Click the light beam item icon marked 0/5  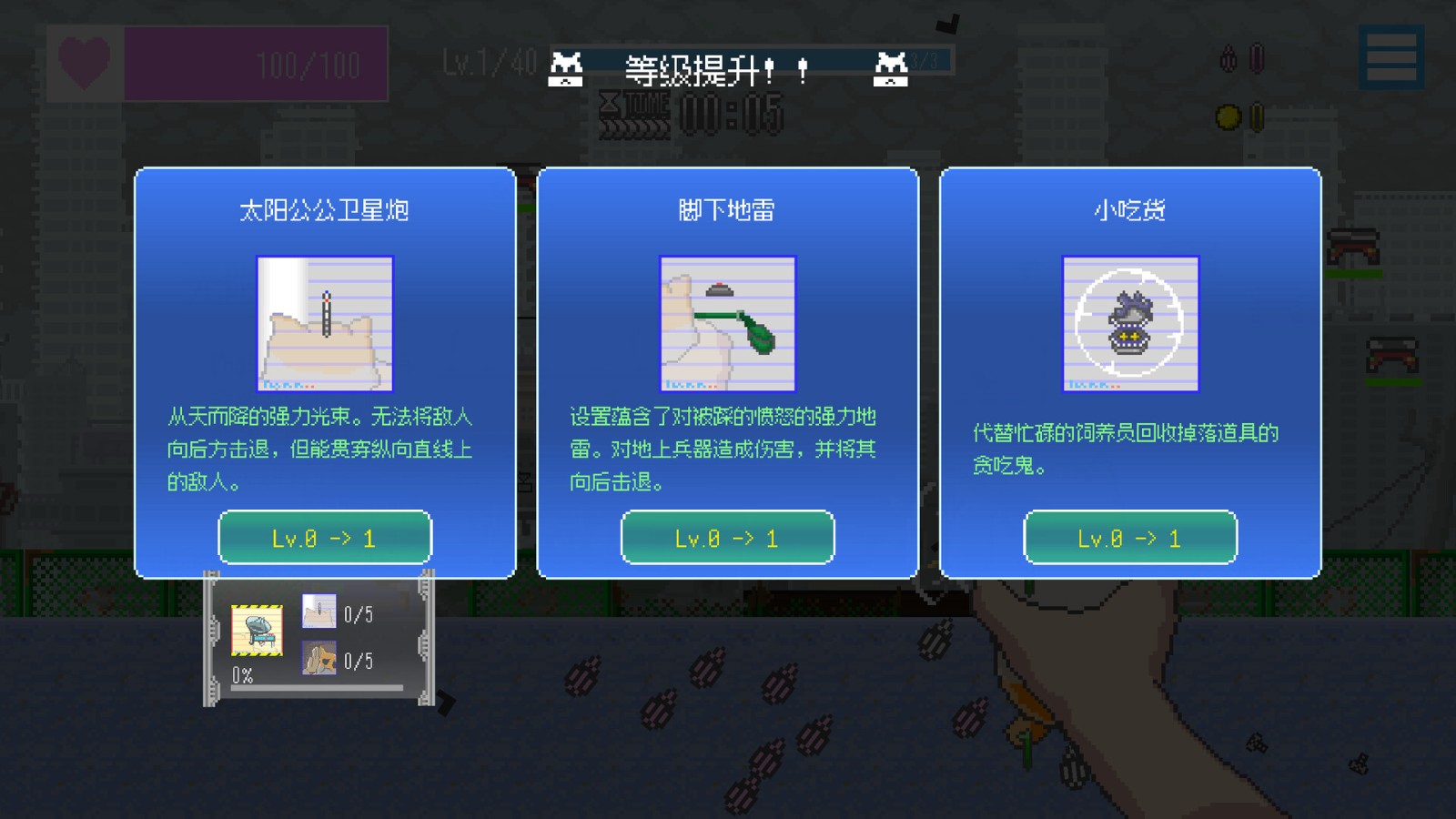click(x=318, y=612)
